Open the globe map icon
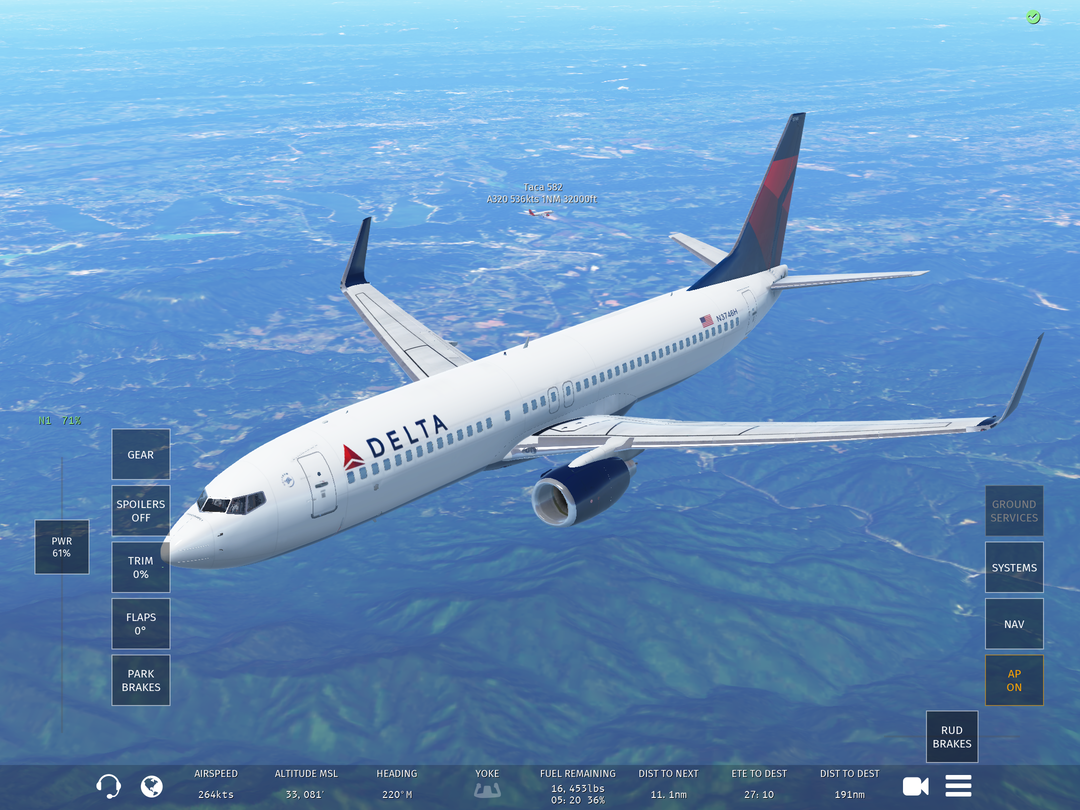Viewport: 1080px width, 810px height. point(152,786)
